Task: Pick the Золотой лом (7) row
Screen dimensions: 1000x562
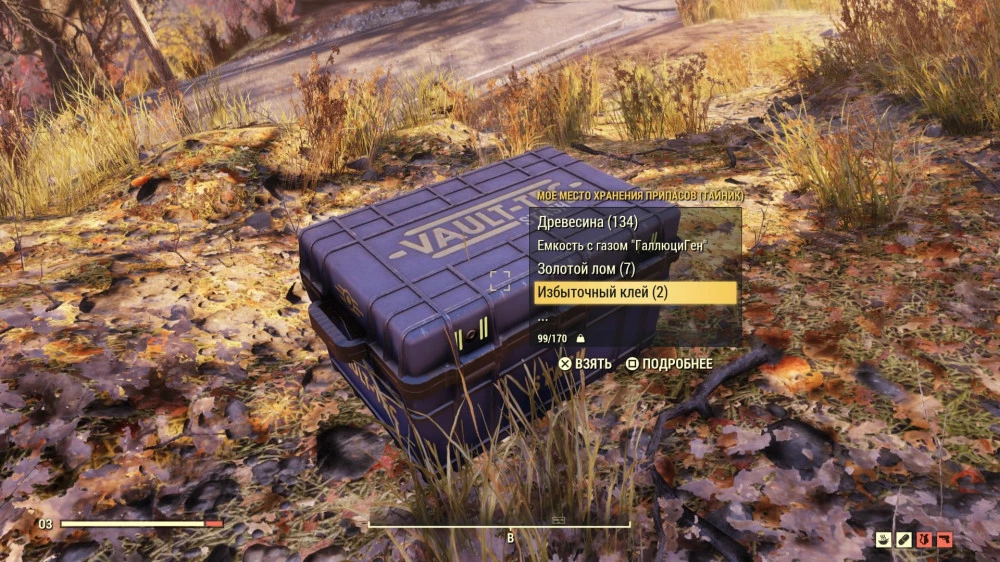Action: tap(586, 269)
